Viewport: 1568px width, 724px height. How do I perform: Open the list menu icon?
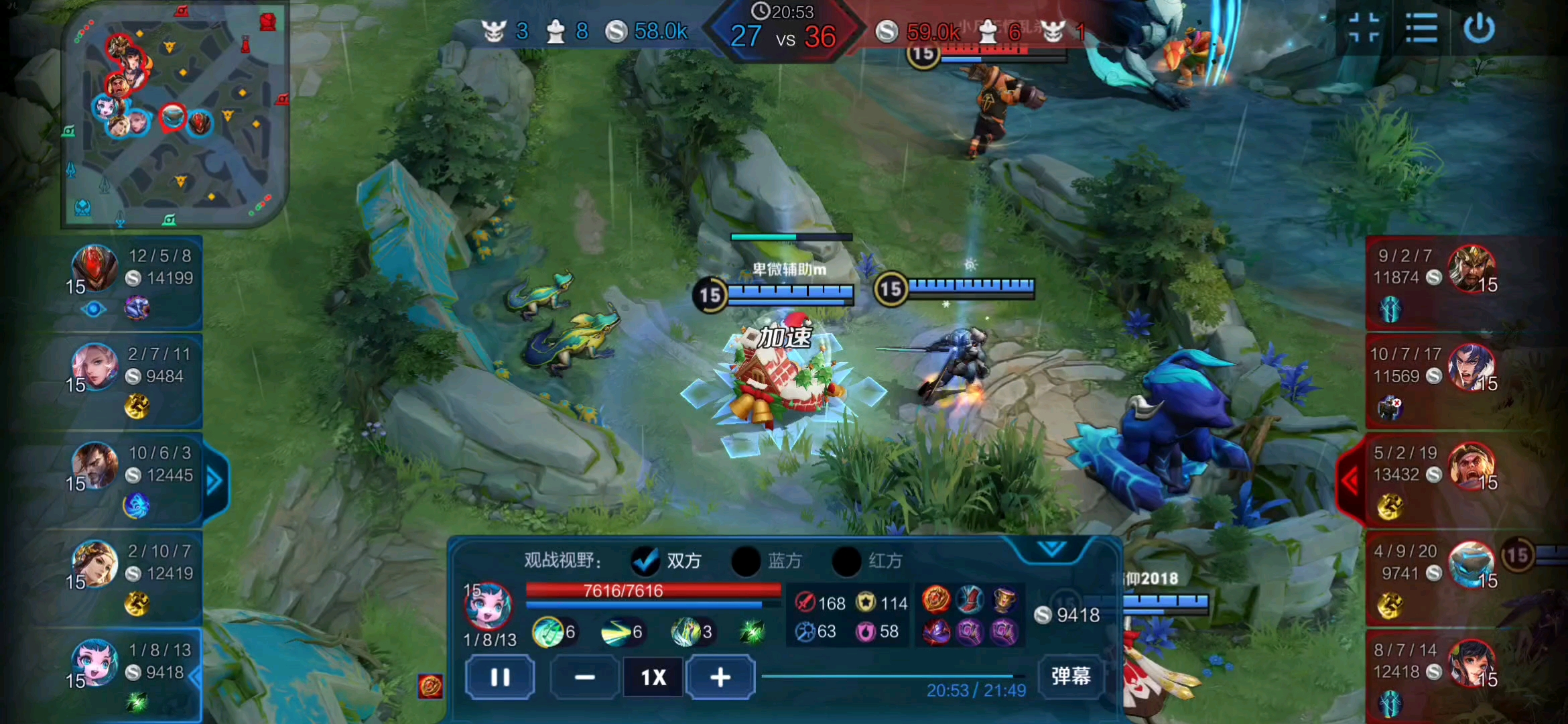coord(1421,28)
